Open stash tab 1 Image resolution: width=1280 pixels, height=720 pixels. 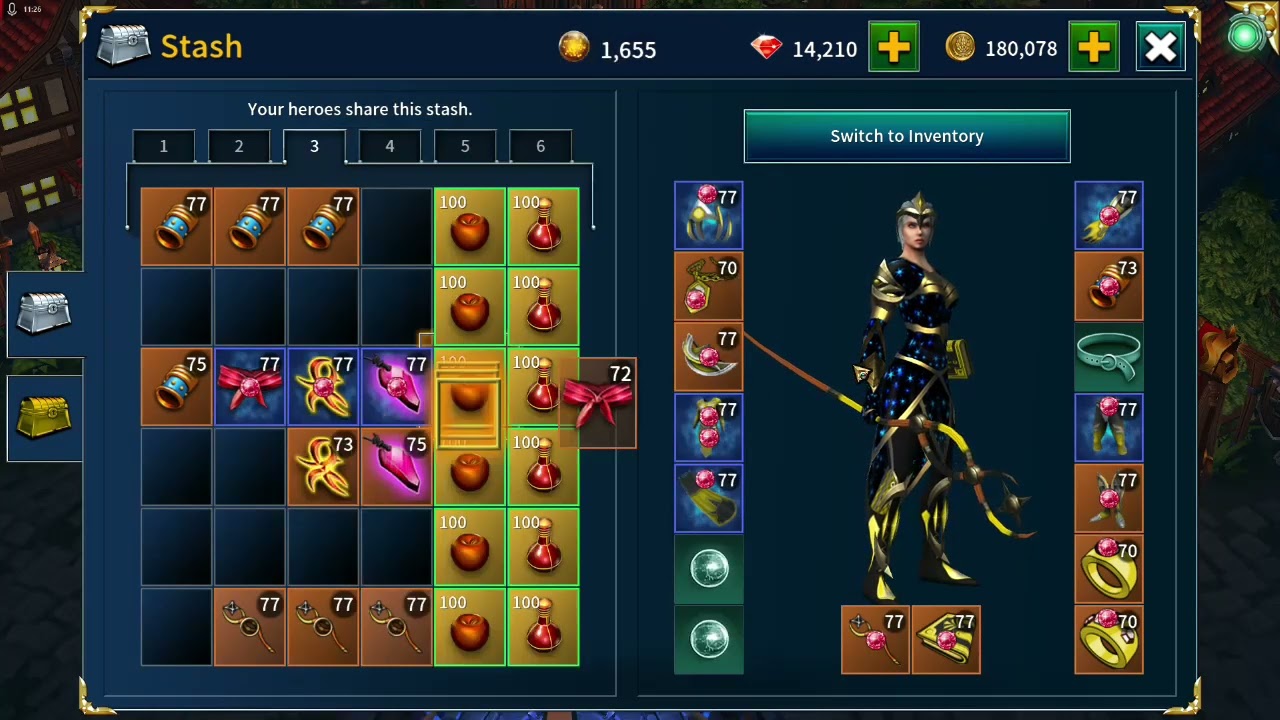[x=164, y=147]
